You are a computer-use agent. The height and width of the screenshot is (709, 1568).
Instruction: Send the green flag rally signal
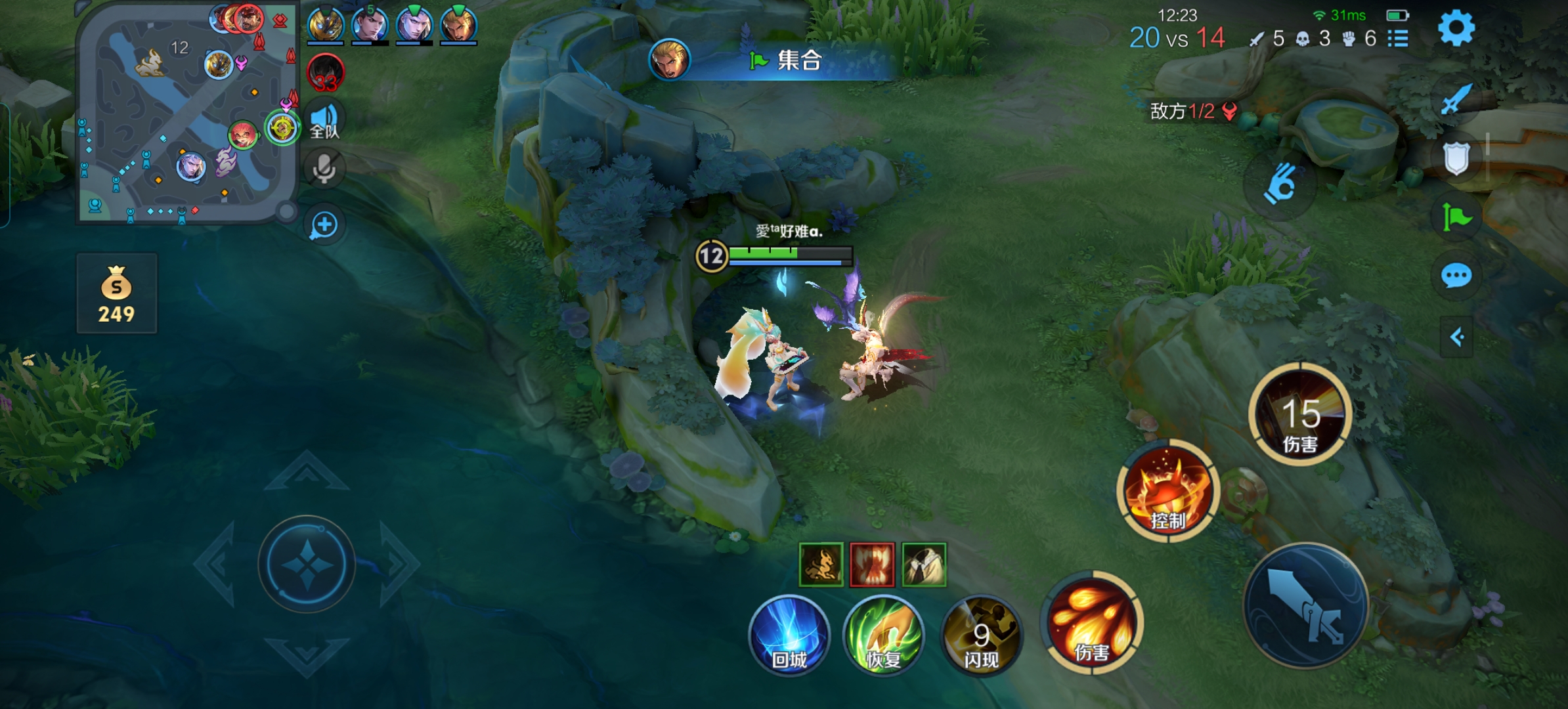tap(1456, 217)
